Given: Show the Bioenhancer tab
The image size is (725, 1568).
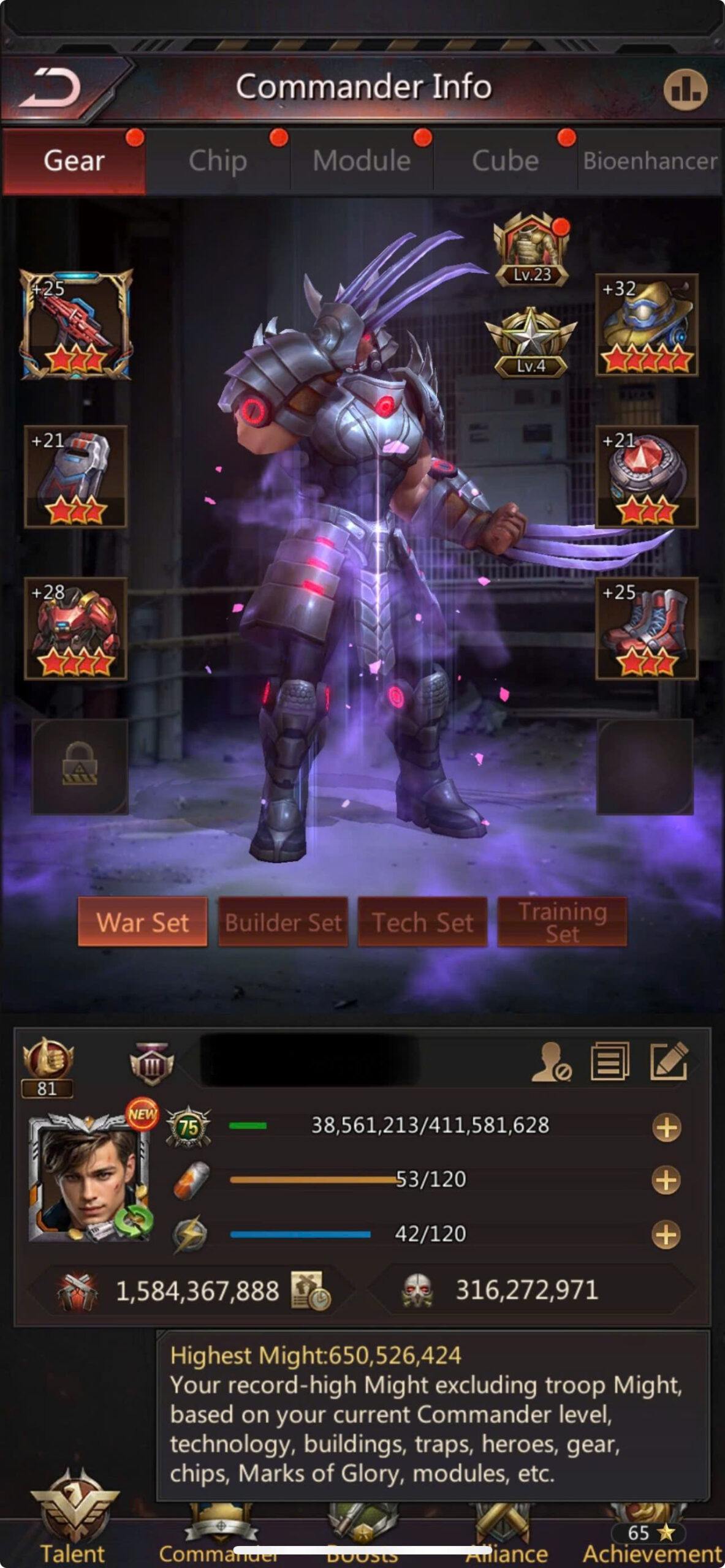Looking at the screenshot, I should click(650, 161).
